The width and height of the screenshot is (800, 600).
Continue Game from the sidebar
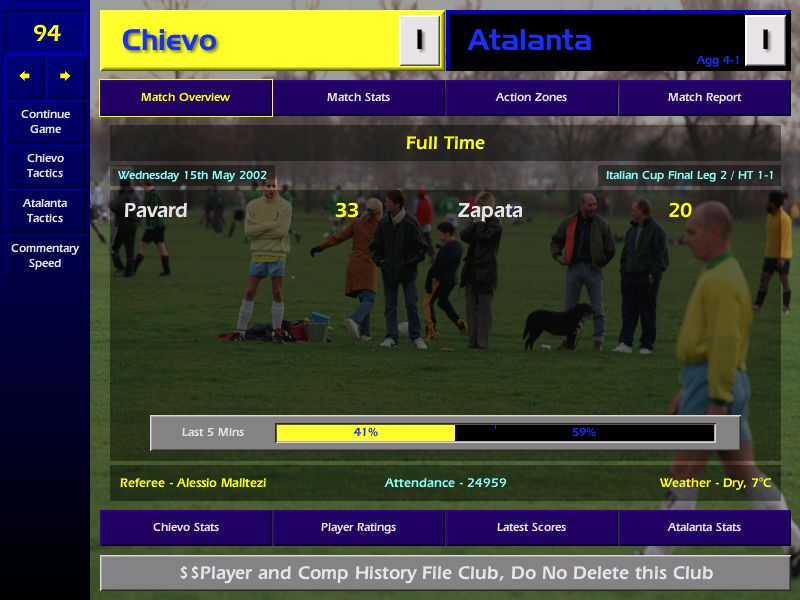coord(45,121)
